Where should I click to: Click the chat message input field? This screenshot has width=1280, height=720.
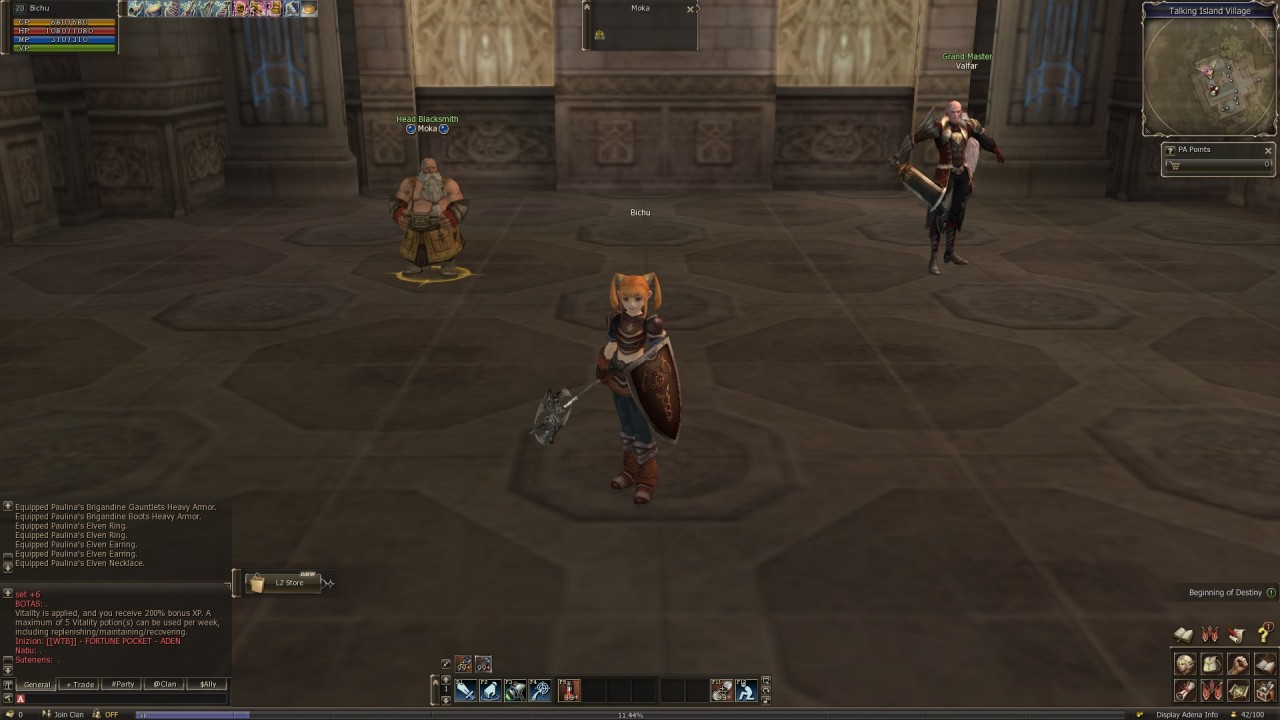pyautogui.click(x=125, y=699)
